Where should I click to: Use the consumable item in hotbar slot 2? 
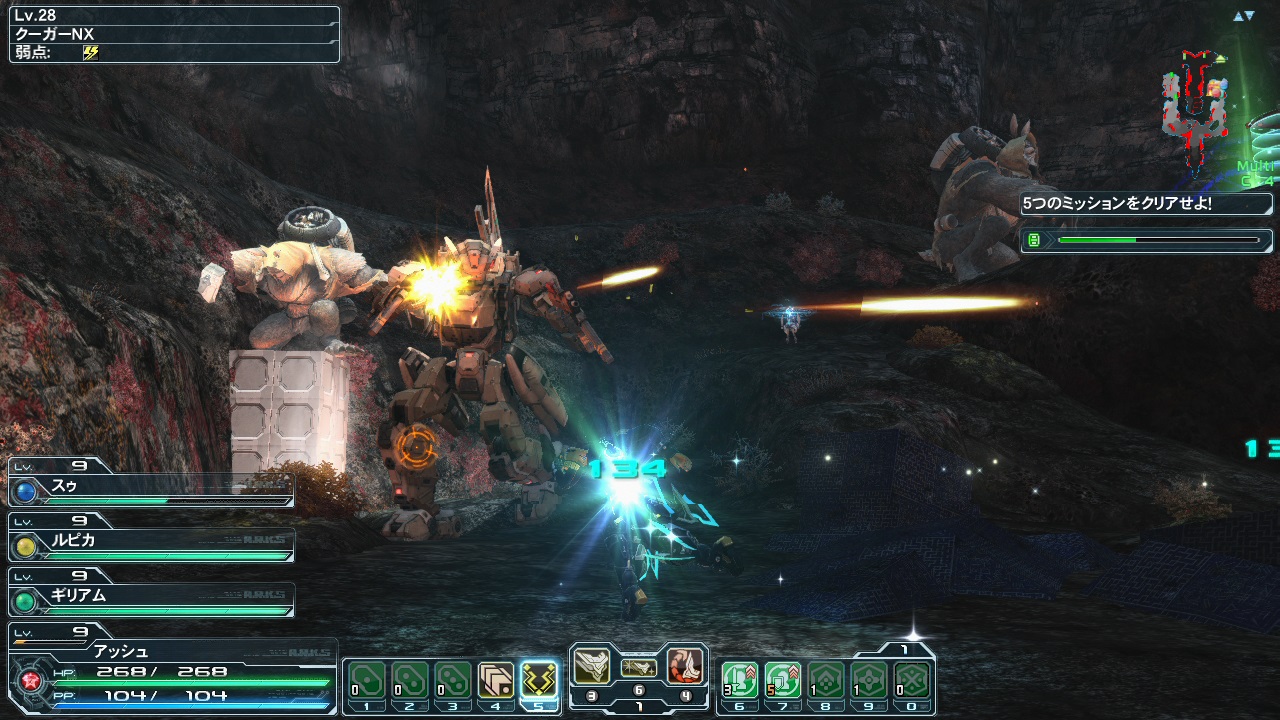(410, 680)
